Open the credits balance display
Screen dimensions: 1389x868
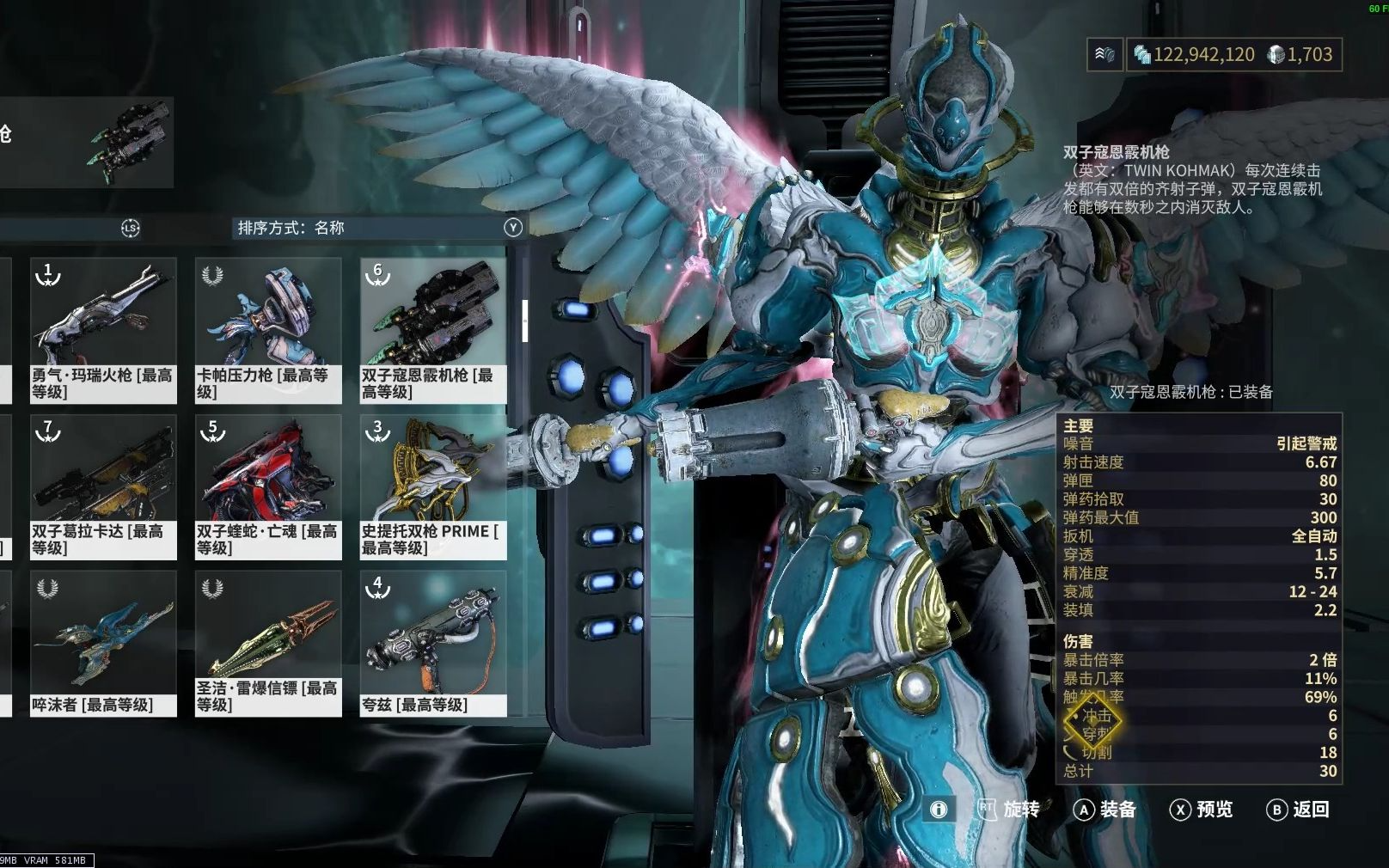coord(1195,55)
